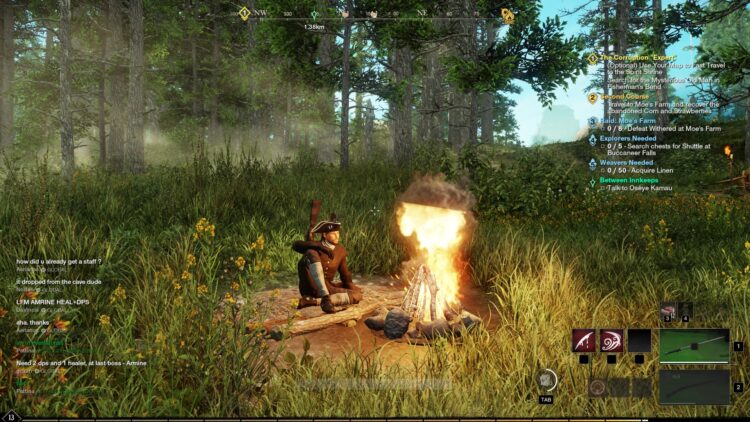Select the Raid: Moe's Farm objective
The image size is (750, 422).
point(628,120)
